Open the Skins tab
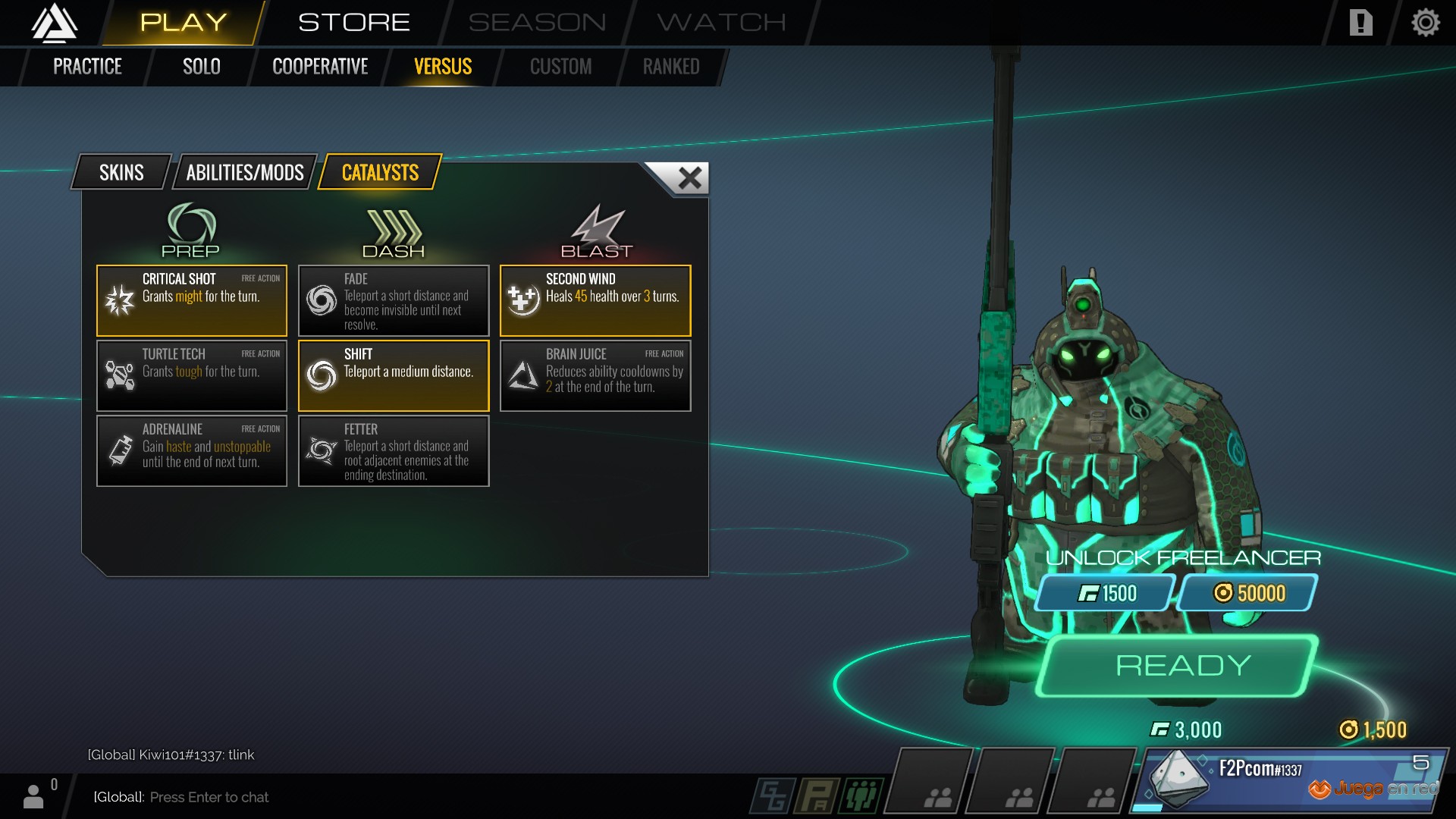This screenshot has width=1456, height=819. pos(121,173)
